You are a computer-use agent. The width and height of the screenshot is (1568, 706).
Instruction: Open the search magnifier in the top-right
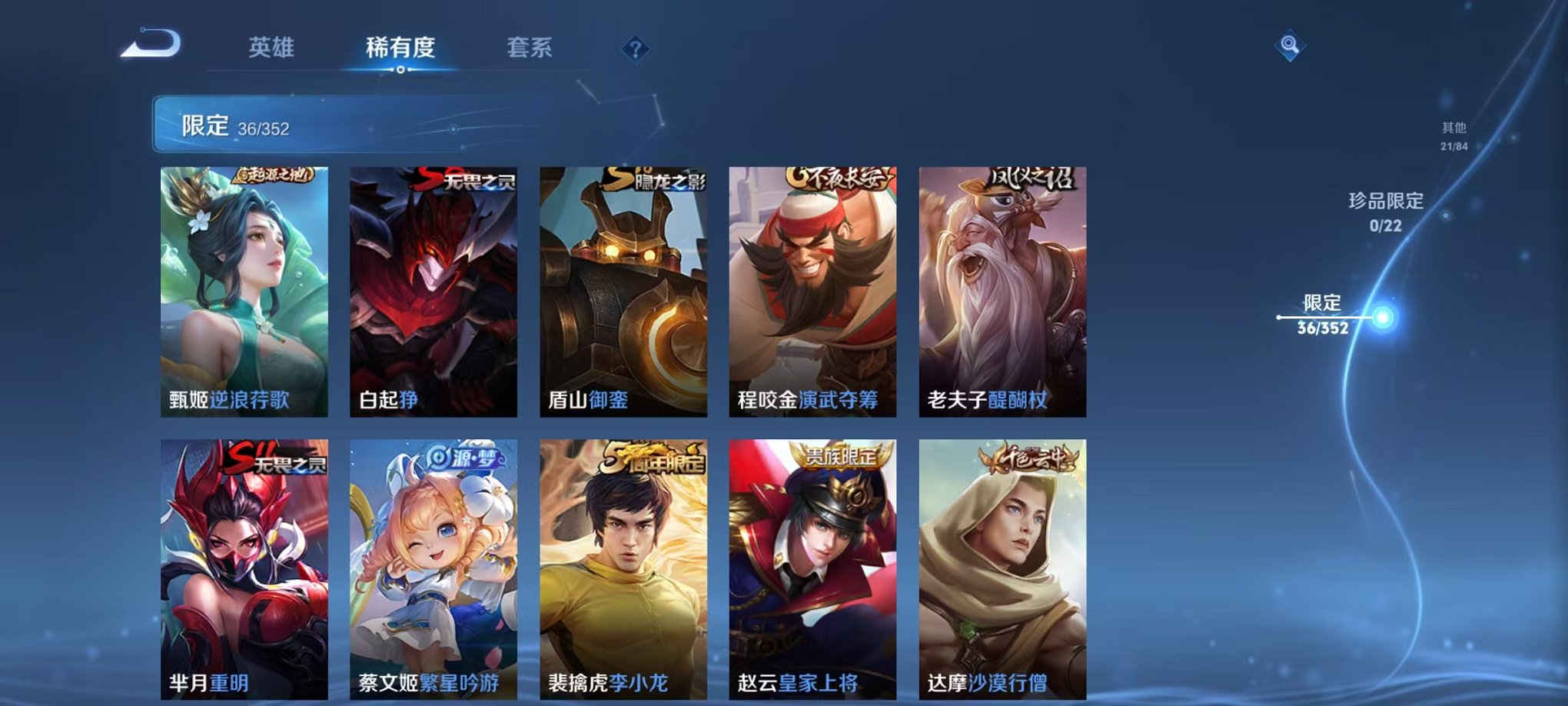point(1291,46)
